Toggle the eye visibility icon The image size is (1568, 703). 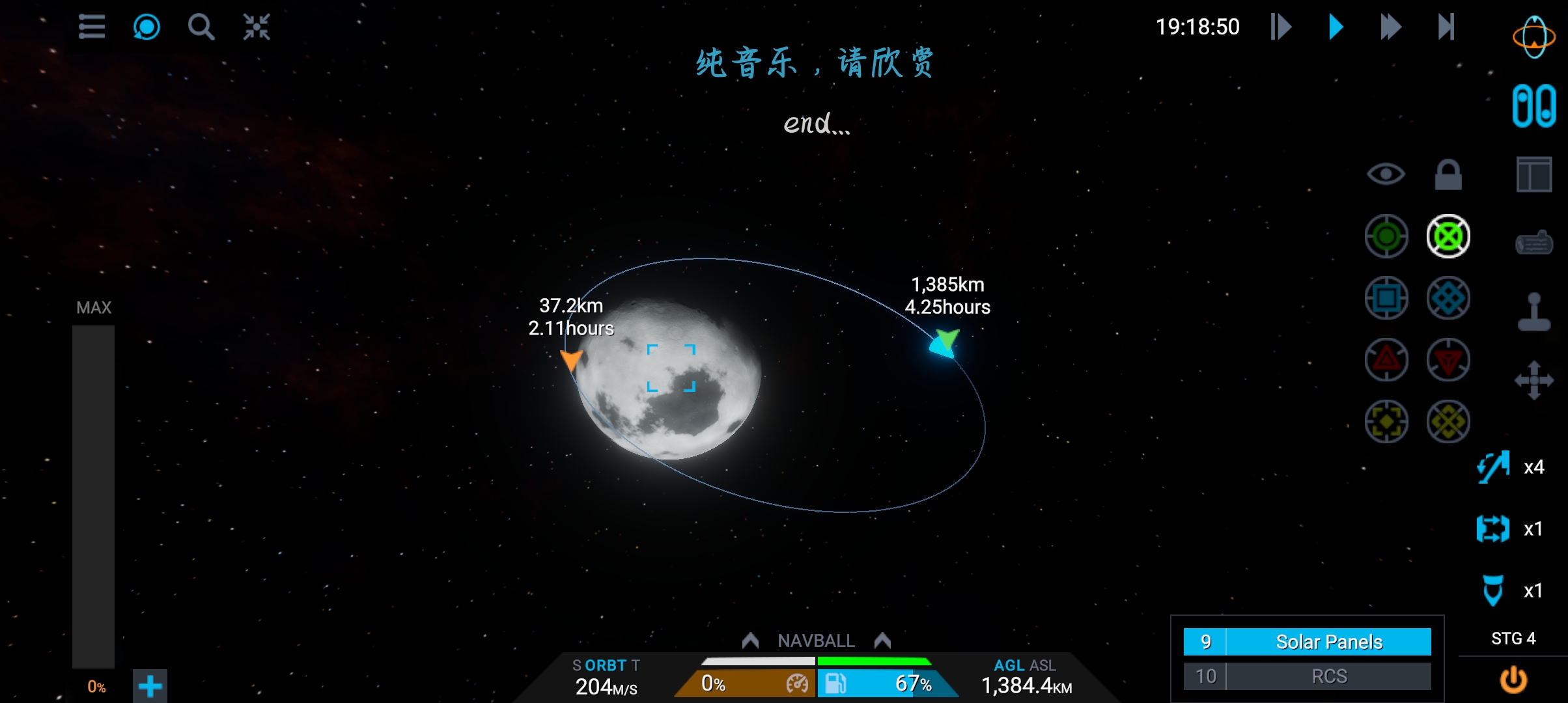coord(1386,174)
